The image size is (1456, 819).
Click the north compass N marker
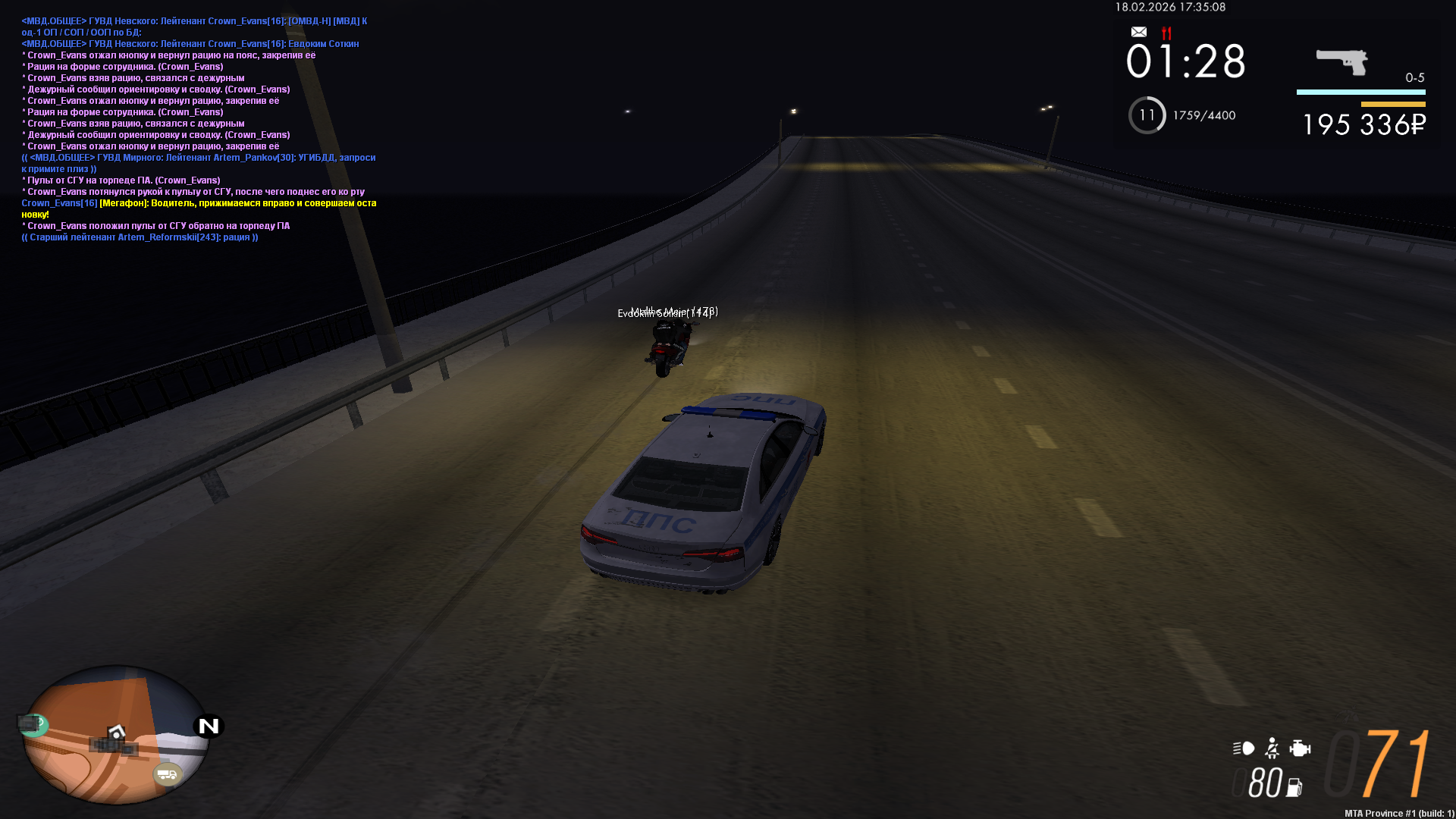(x=209, y=726)
